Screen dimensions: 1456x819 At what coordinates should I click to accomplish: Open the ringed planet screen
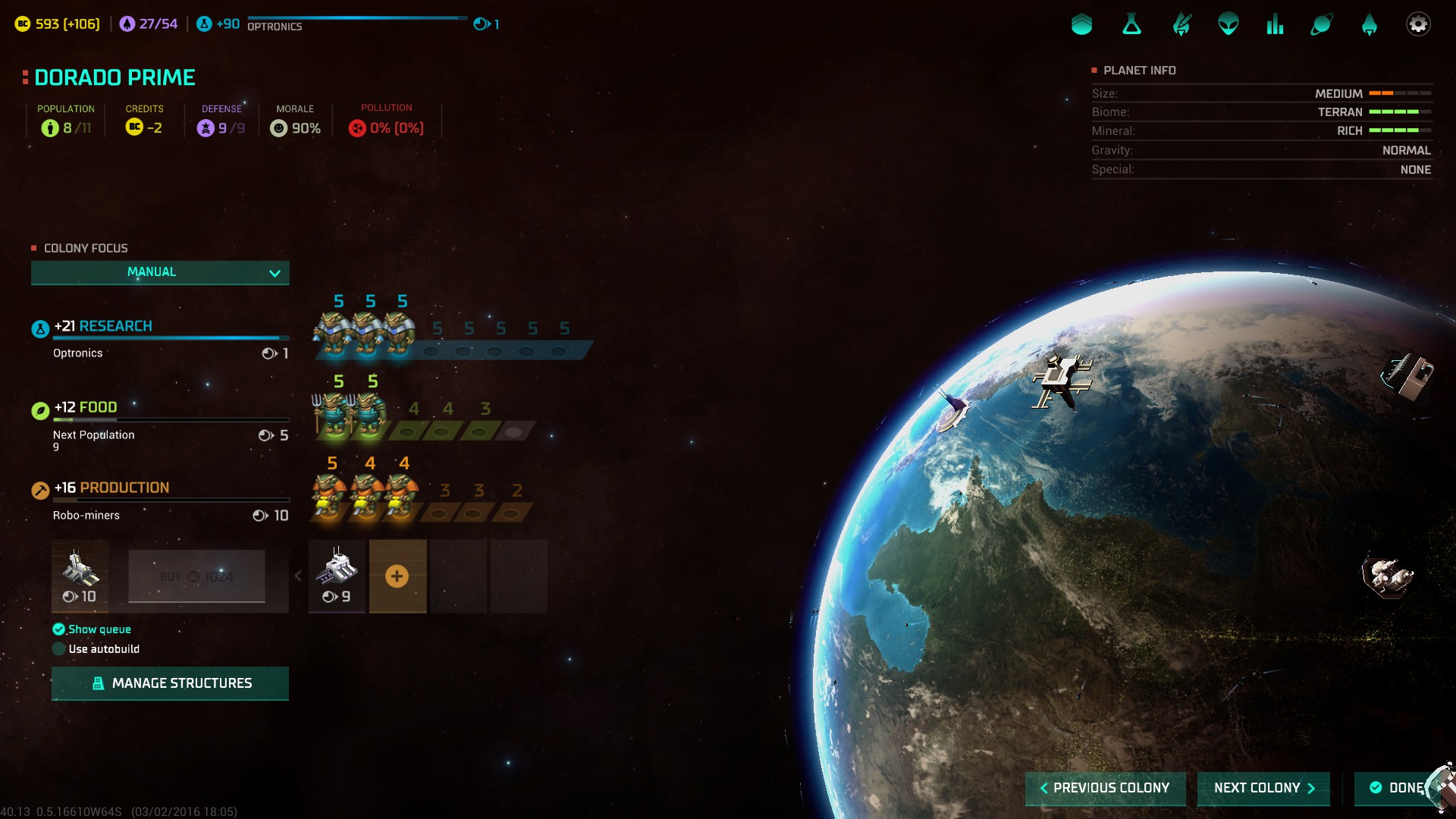[1321, 24]
